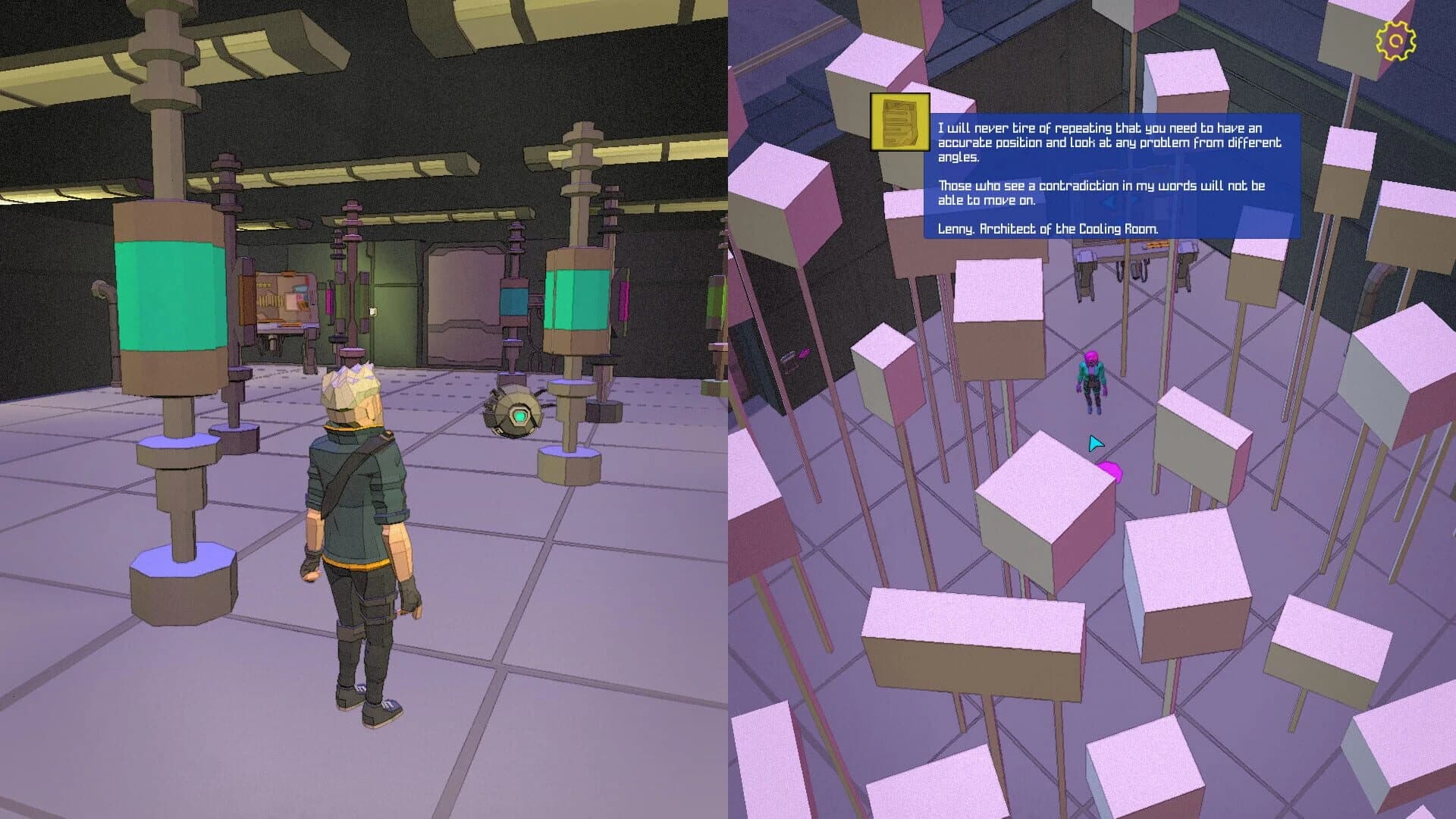Click the drone's glowing teal eye
Image resolution: width=1456 pixels, height=819 pixels.
(x=519, y=415)
